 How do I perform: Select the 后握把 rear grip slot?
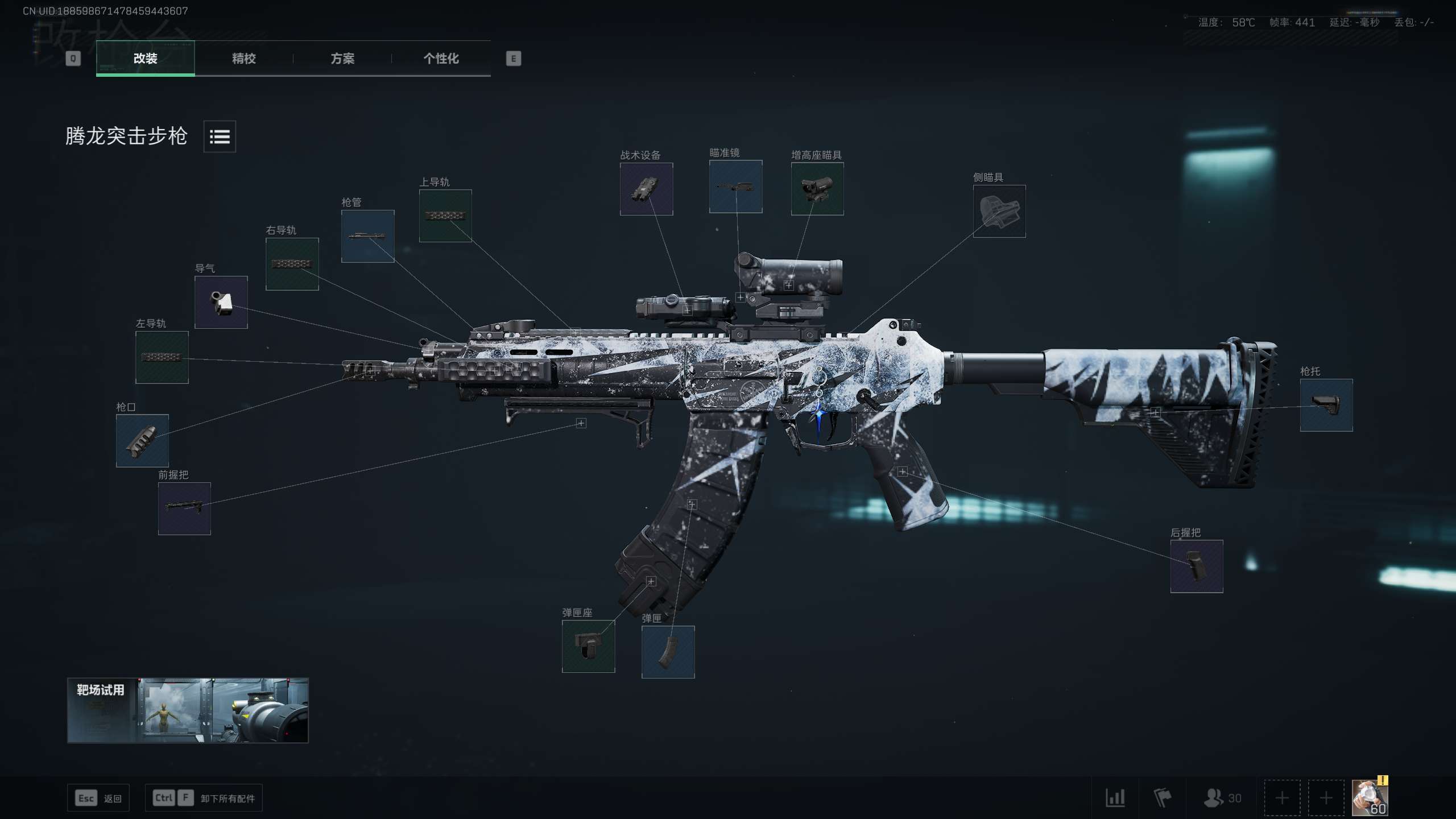point(1197,566)
